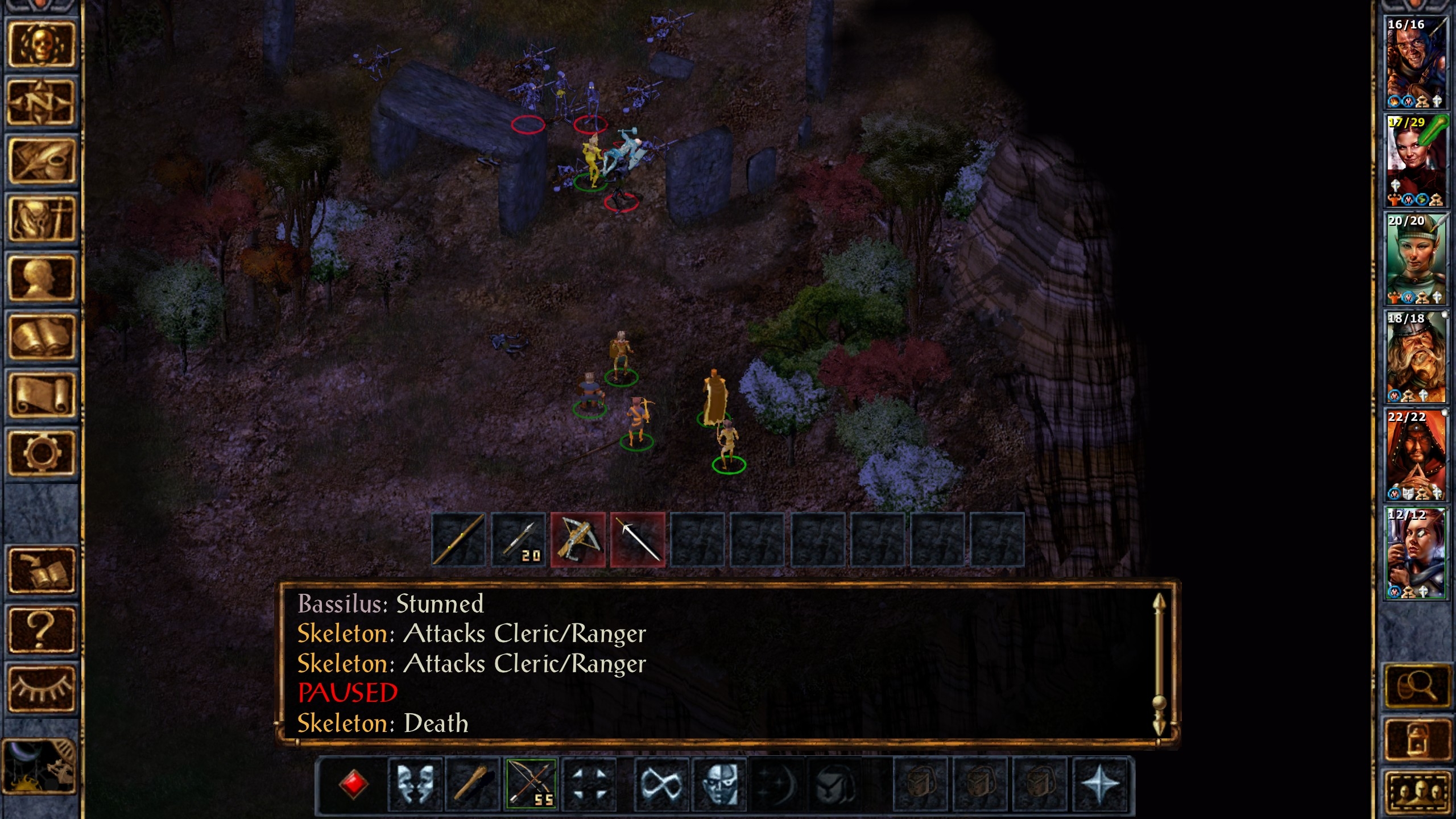1456x819 pixels.
Task: Activate the bow quick weapon with 55 ammo
Action: pos(531,784)
